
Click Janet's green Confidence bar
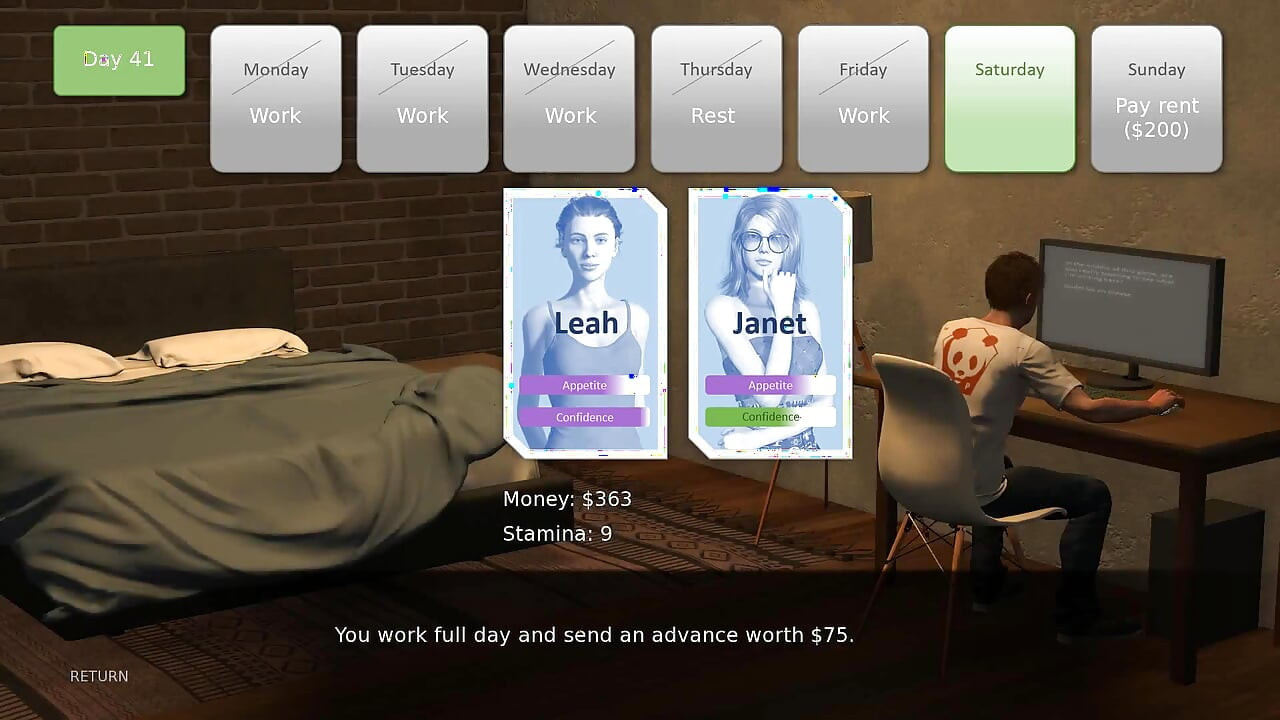(770, 417)
